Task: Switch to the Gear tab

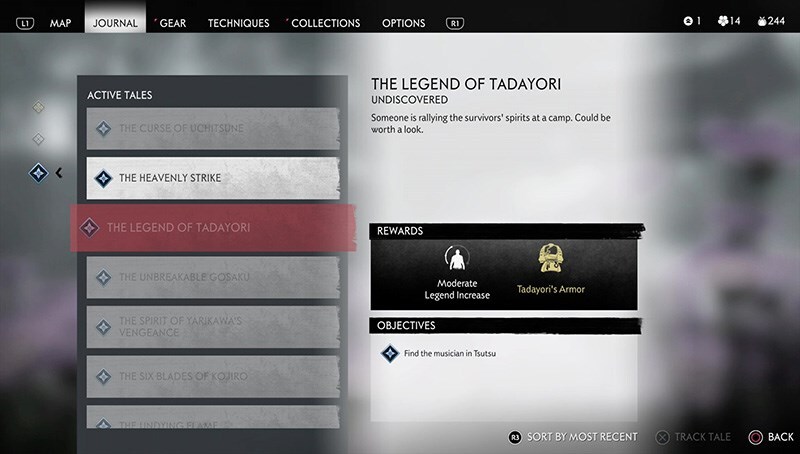Action: [x=172, y=23]
